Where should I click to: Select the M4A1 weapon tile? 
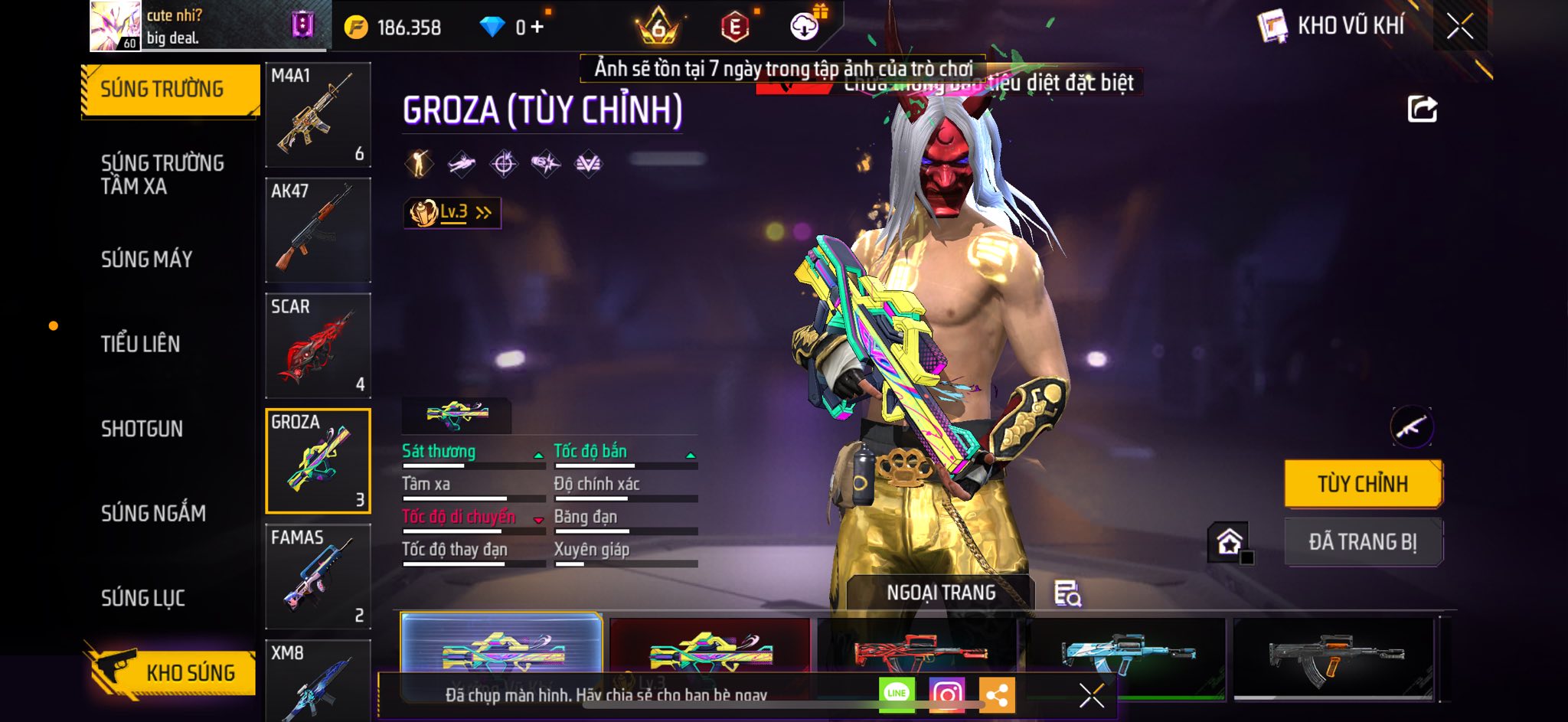pos(318,115)
